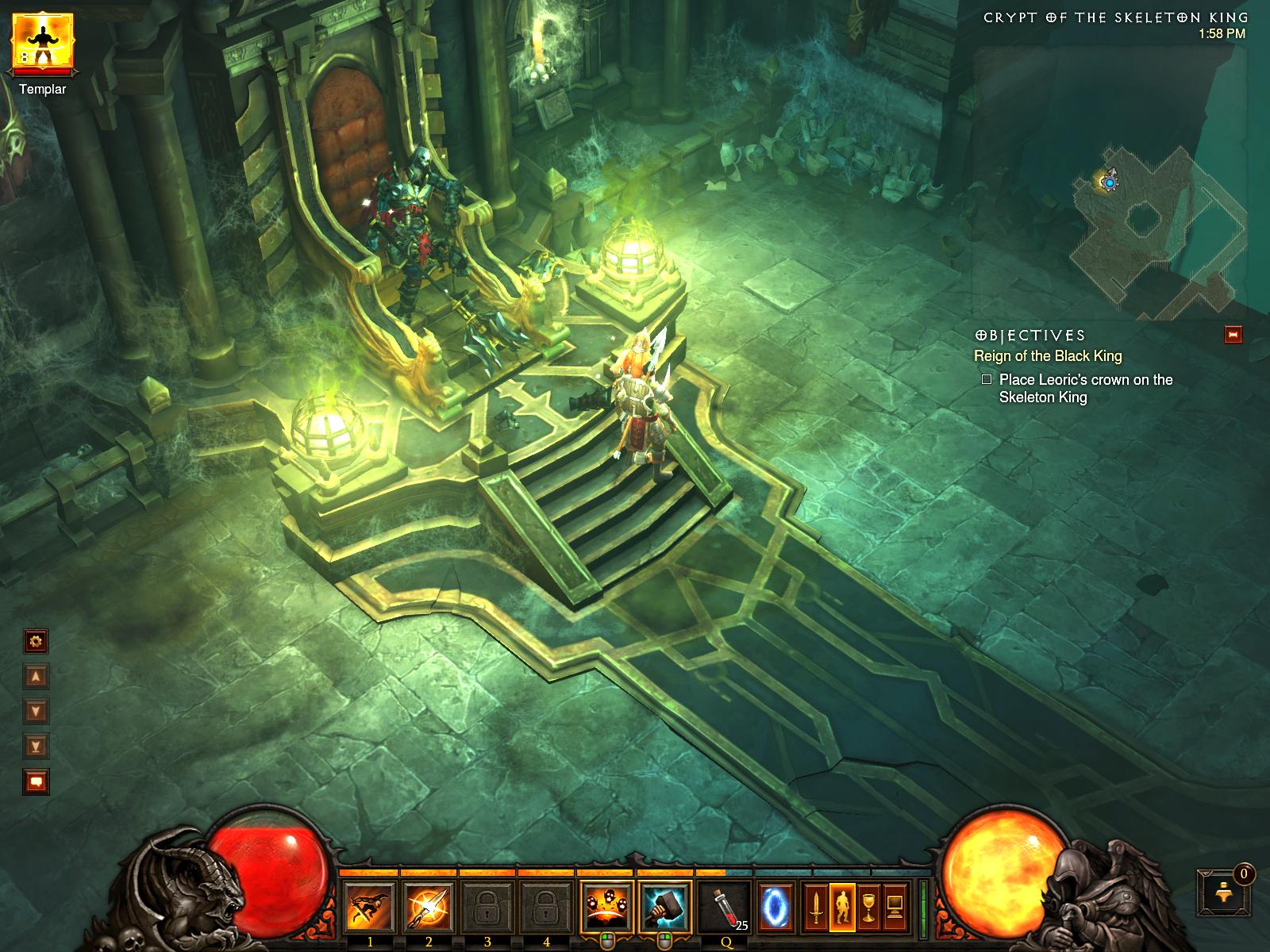The height and width of the screenshot is (952, 1270).
Task: Drink the health potion in slot Q
Action: (x=724, y=907)
